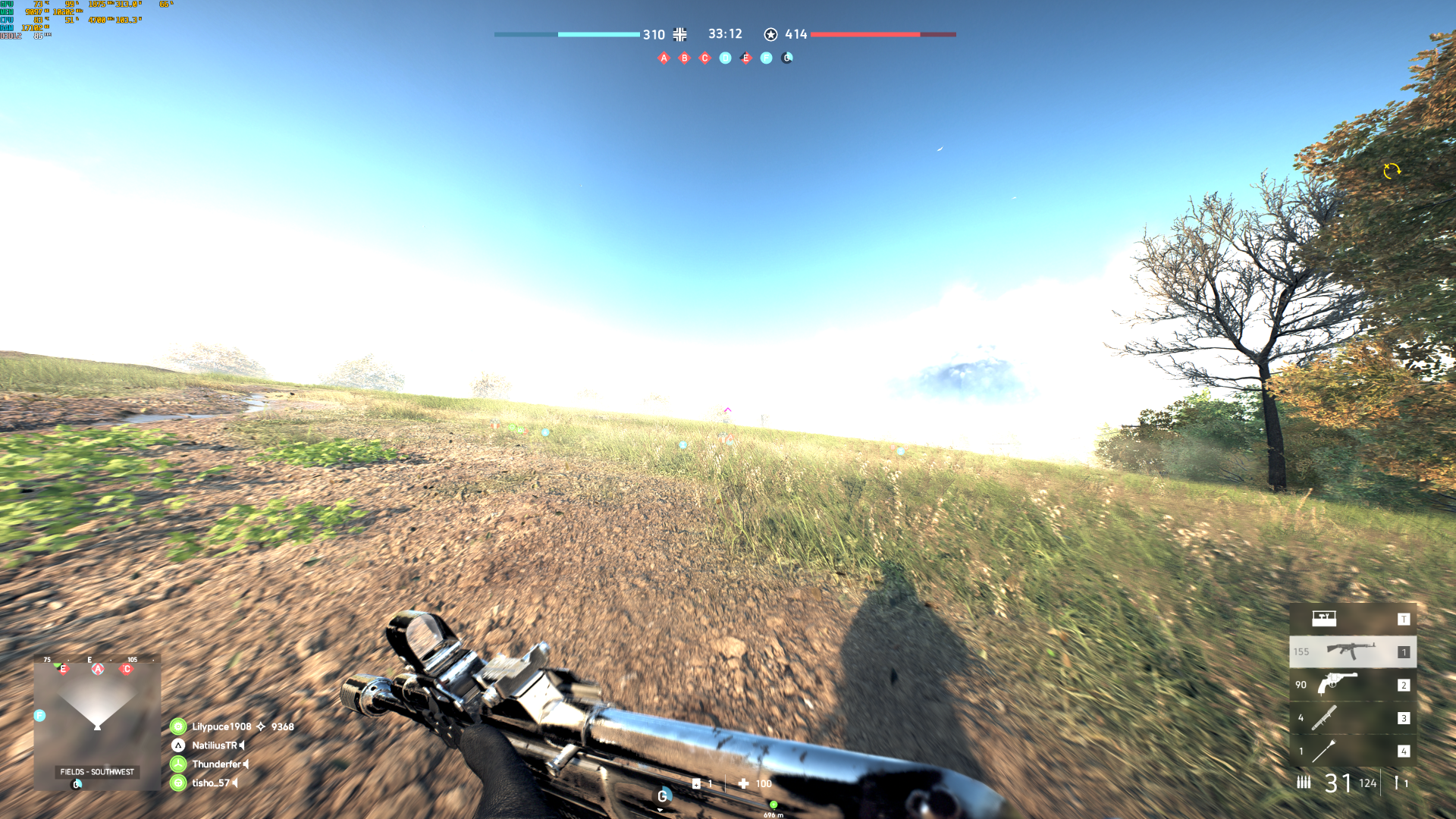Click the captured objective D icon

coord(724,57)
